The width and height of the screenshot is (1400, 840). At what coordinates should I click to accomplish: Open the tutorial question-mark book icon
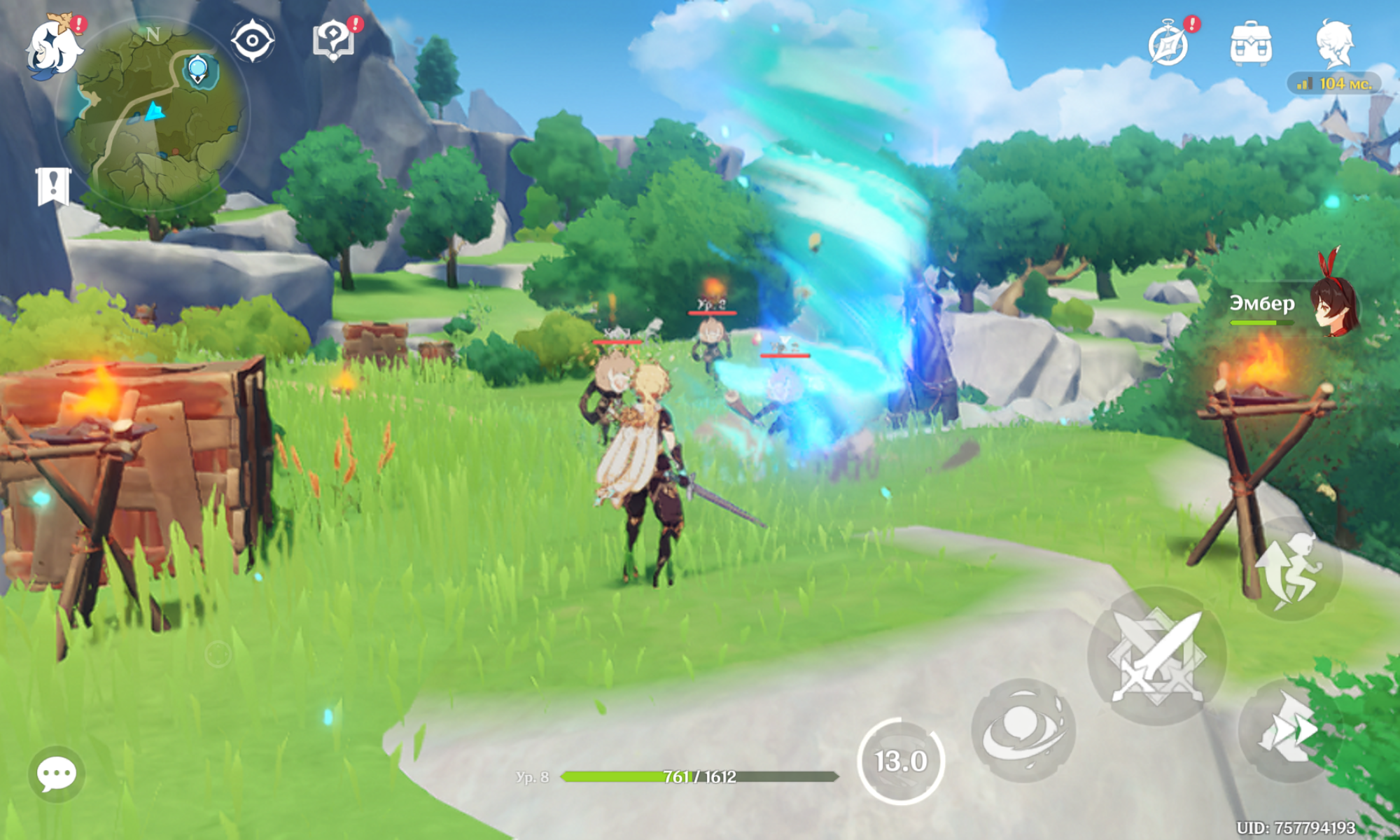point(333,41)
